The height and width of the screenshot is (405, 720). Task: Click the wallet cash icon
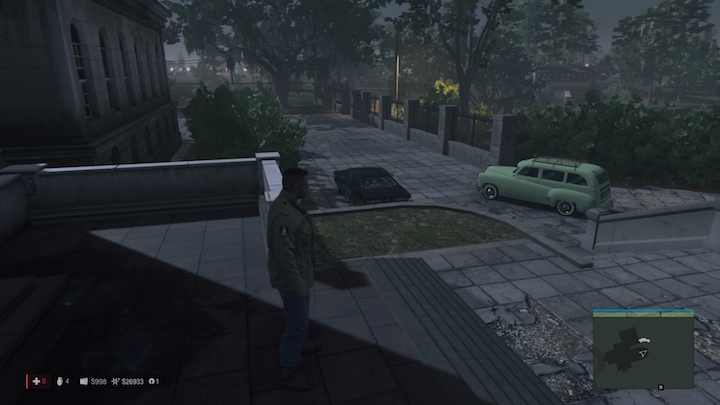tap(84, 381)
